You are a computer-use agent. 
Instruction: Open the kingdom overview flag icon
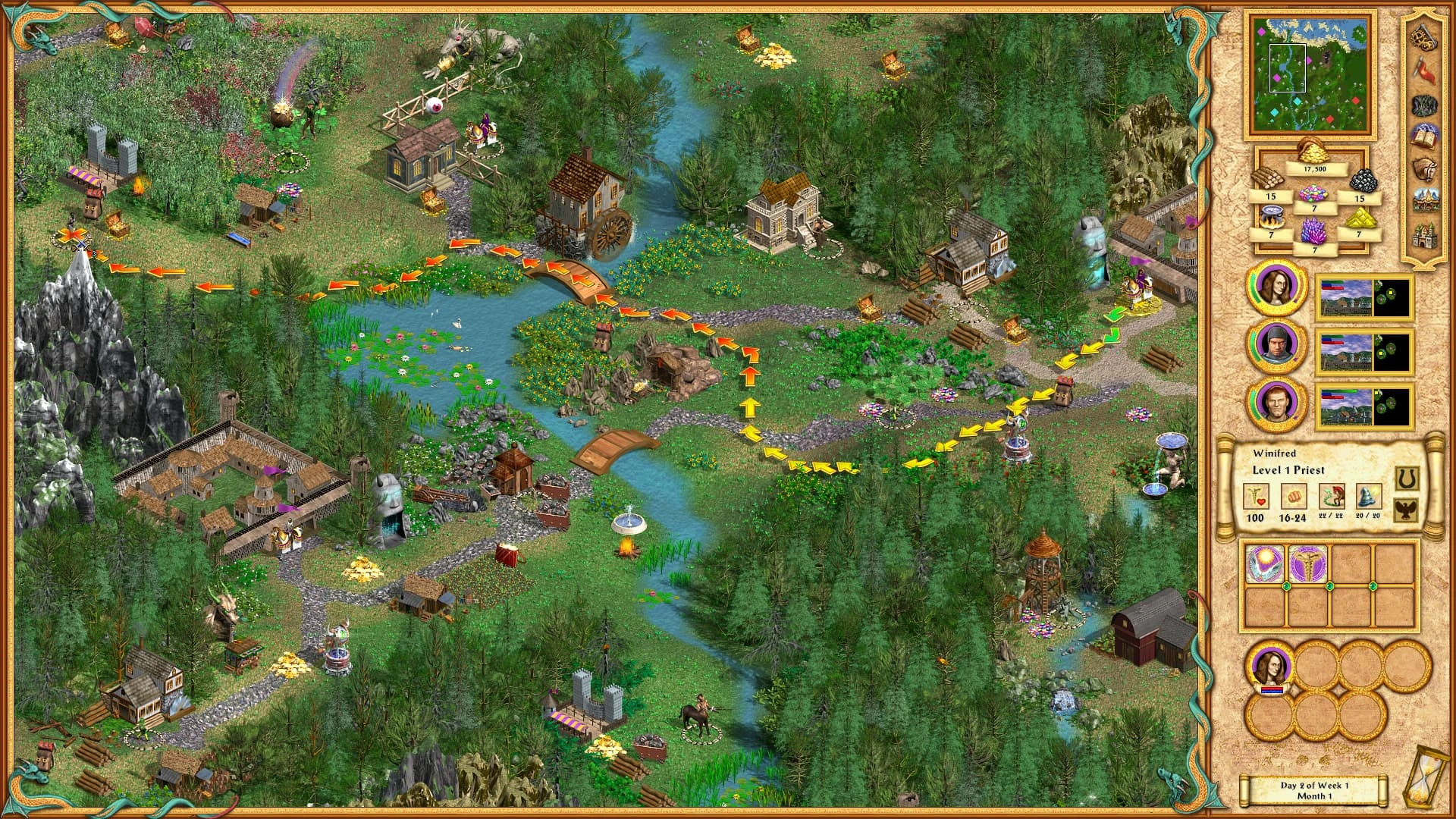(1423, 69)
